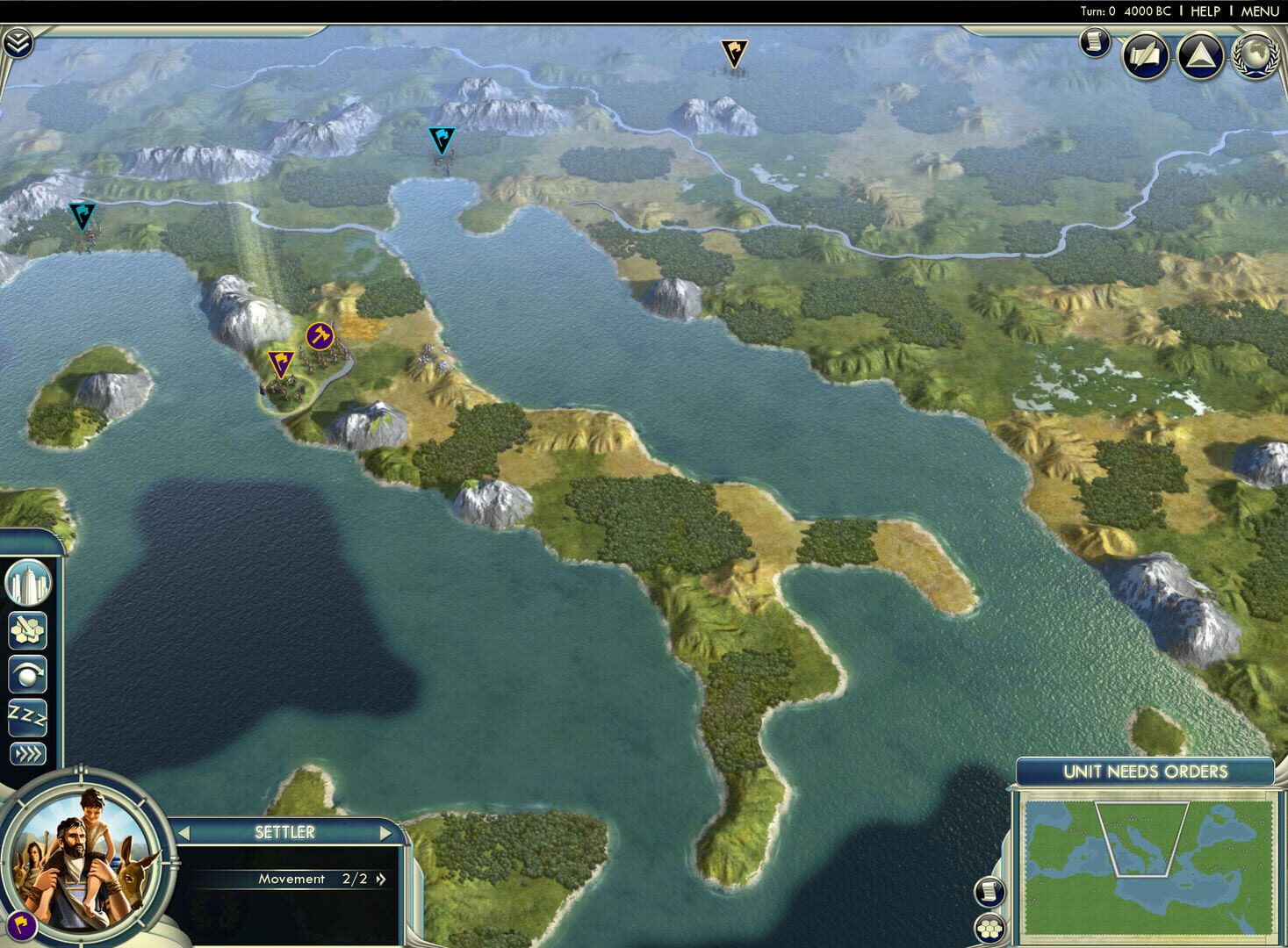Put the unit to sleep with the Zzz button

[25, 718]
